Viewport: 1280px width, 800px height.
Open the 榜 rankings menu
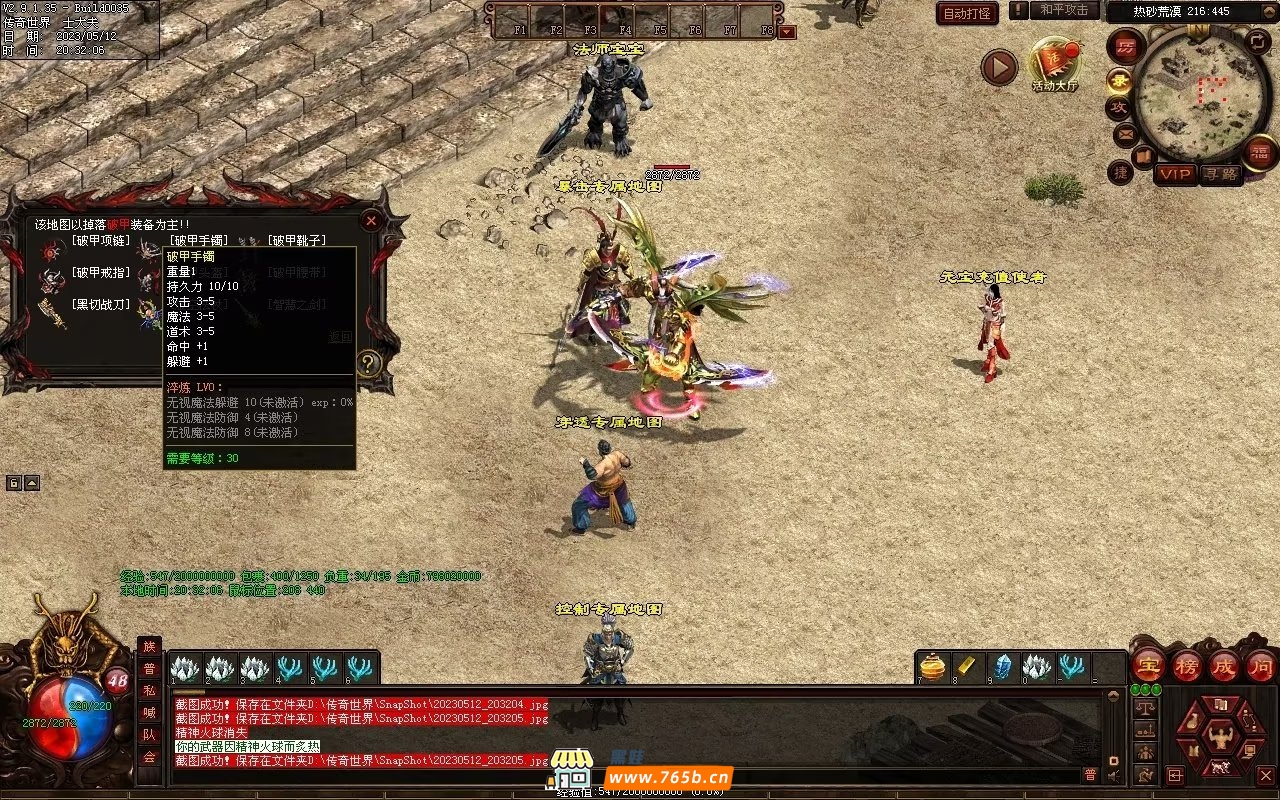tap(1187, 665)
